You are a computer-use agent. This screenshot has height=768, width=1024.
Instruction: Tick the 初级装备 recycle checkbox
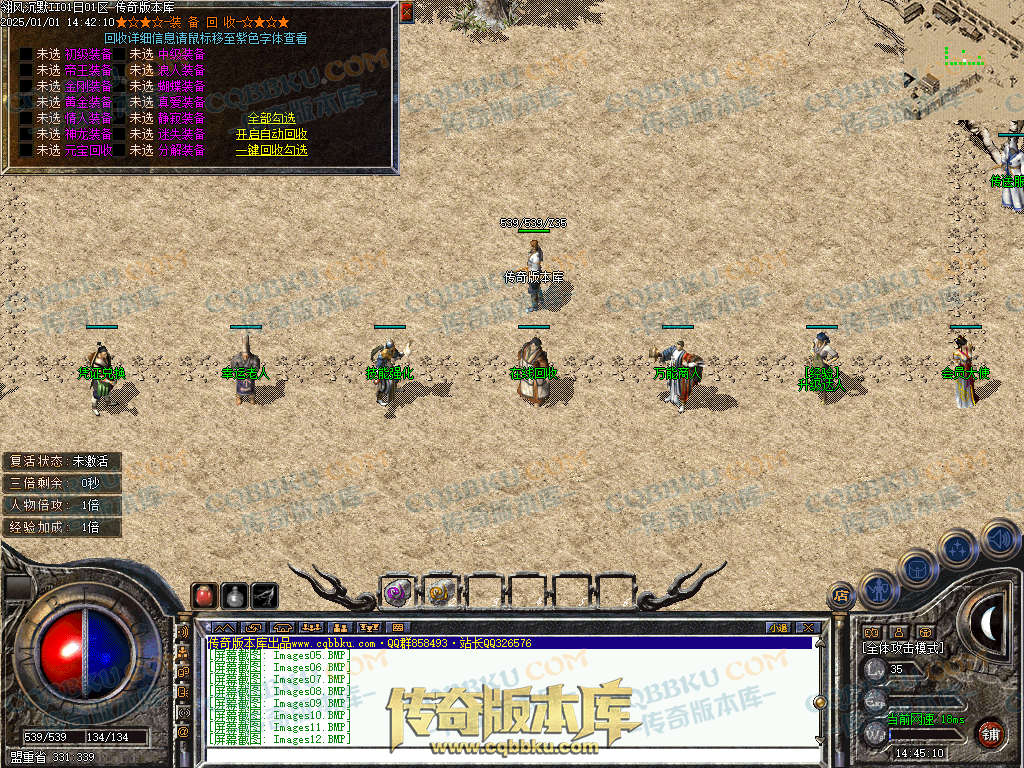pos(27,54)
